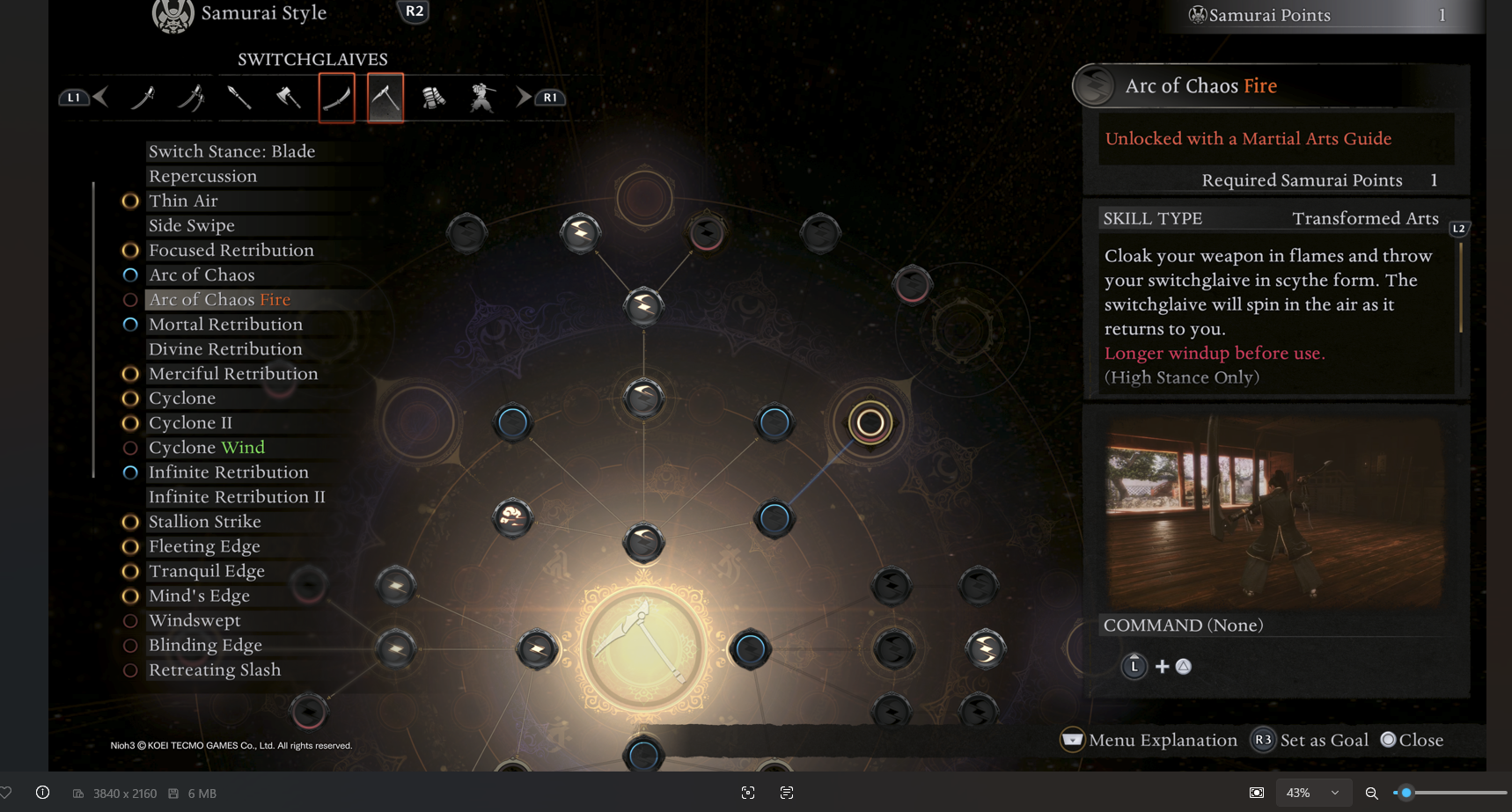Open the image viewer zoom percentage dropdown
The height and width of the screenshot is (812, 1512).
tap(1311, 793)
